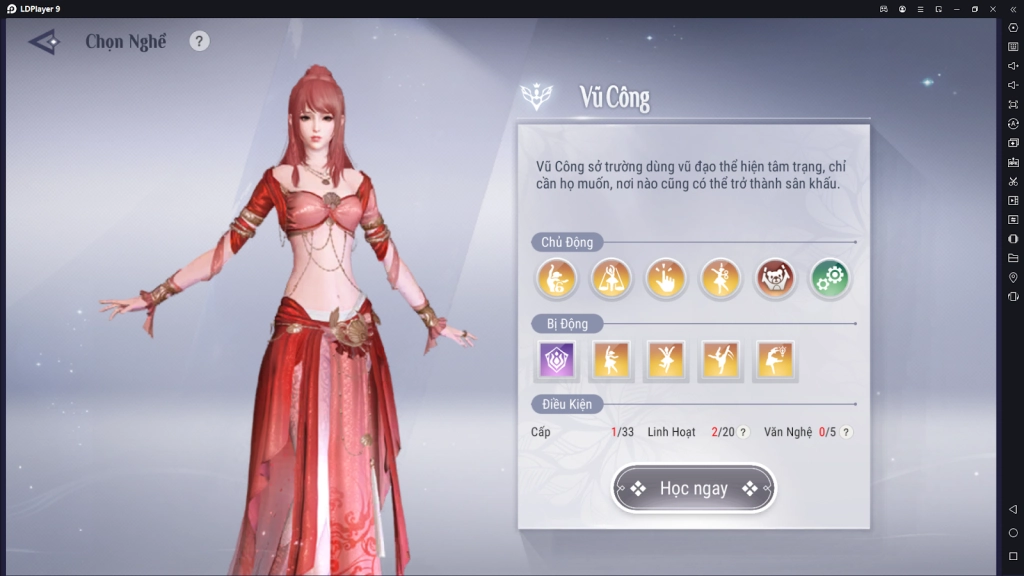Image resolution: width=1024 pixels, height=576 pixels.
Task: Open the green gears active skill
Action: 829,279
